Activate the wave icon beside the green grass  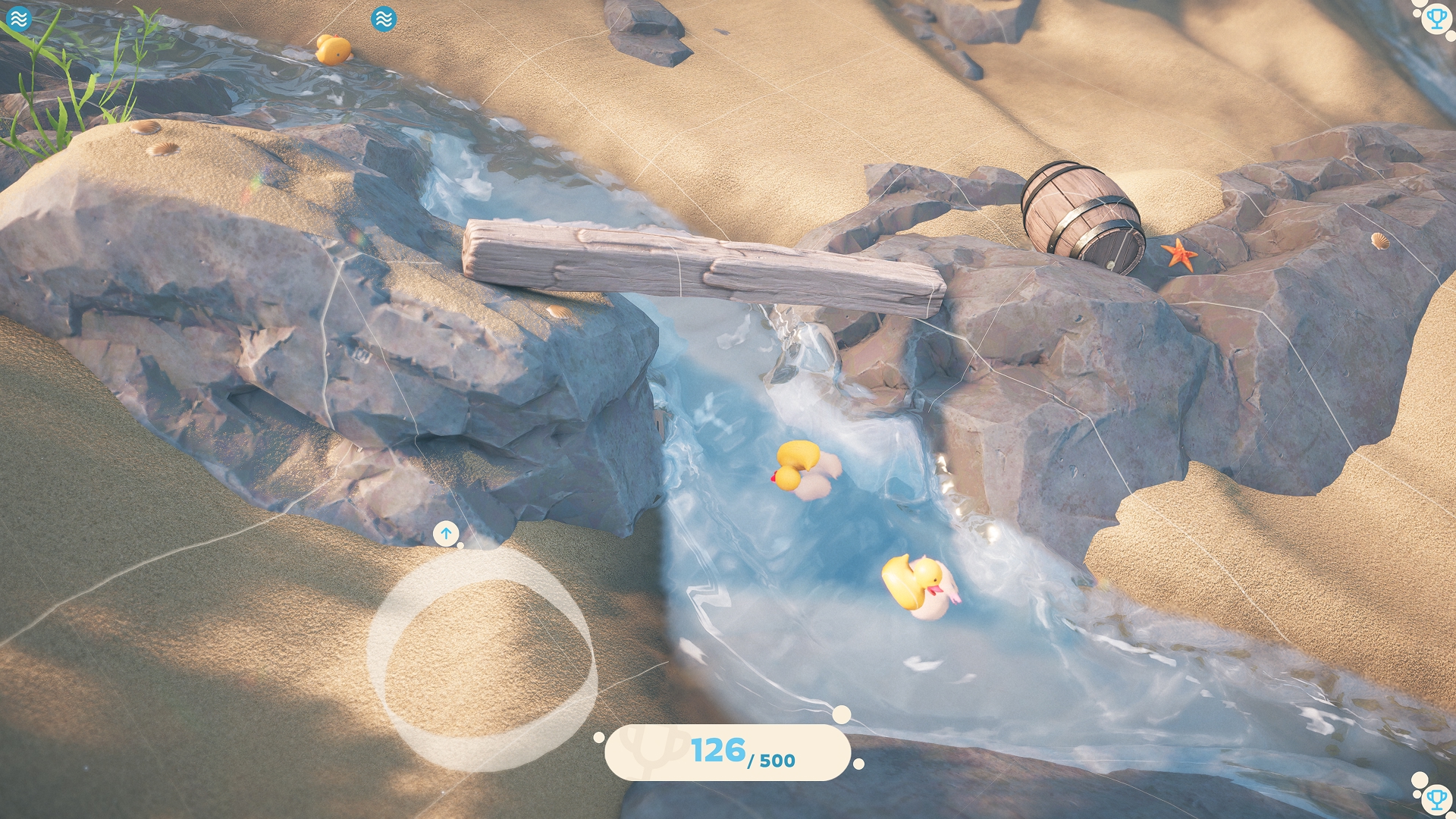[18, 18]
